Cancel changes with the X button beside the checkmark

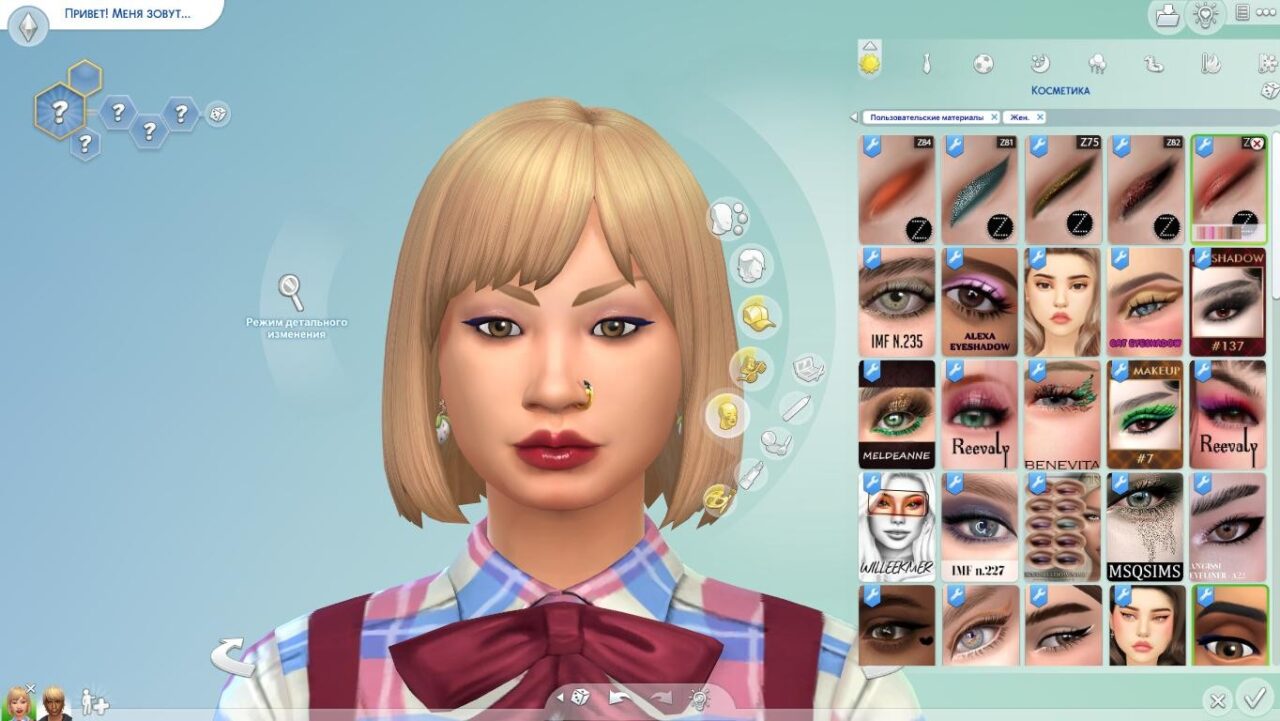1217,700
